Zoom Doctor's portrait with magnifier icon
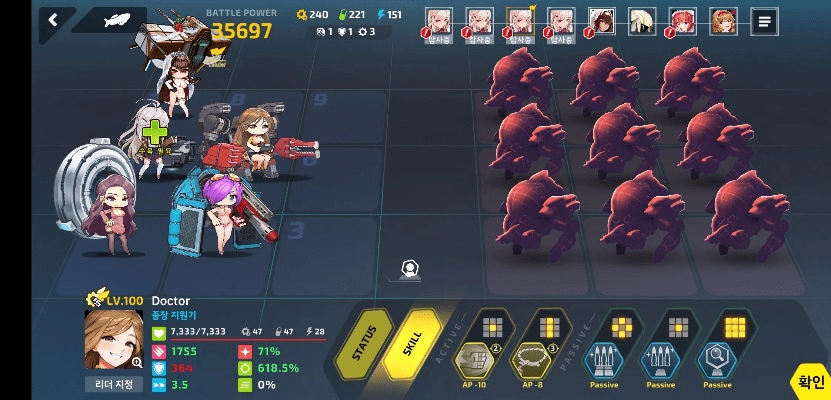 [136, 362]
